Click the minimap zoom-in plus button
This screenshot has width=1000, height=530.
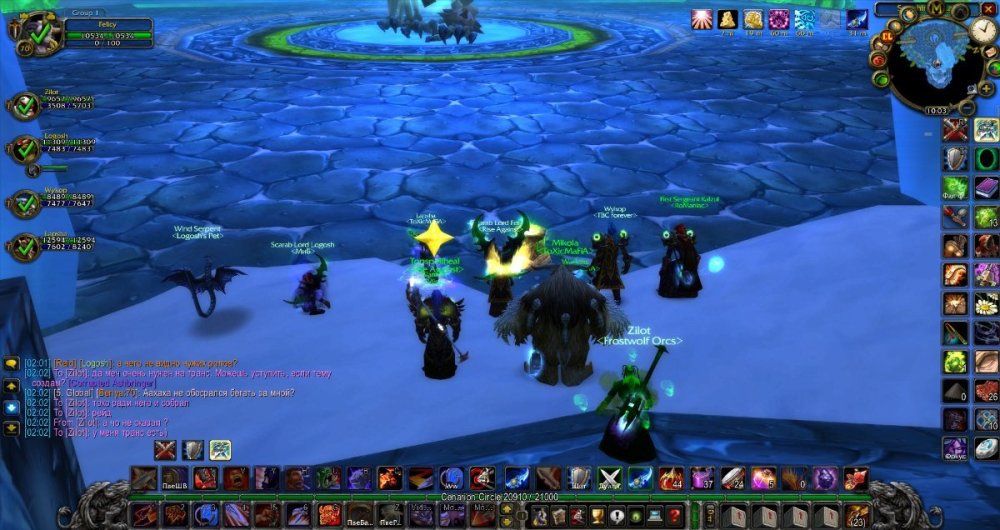(987, 88)
